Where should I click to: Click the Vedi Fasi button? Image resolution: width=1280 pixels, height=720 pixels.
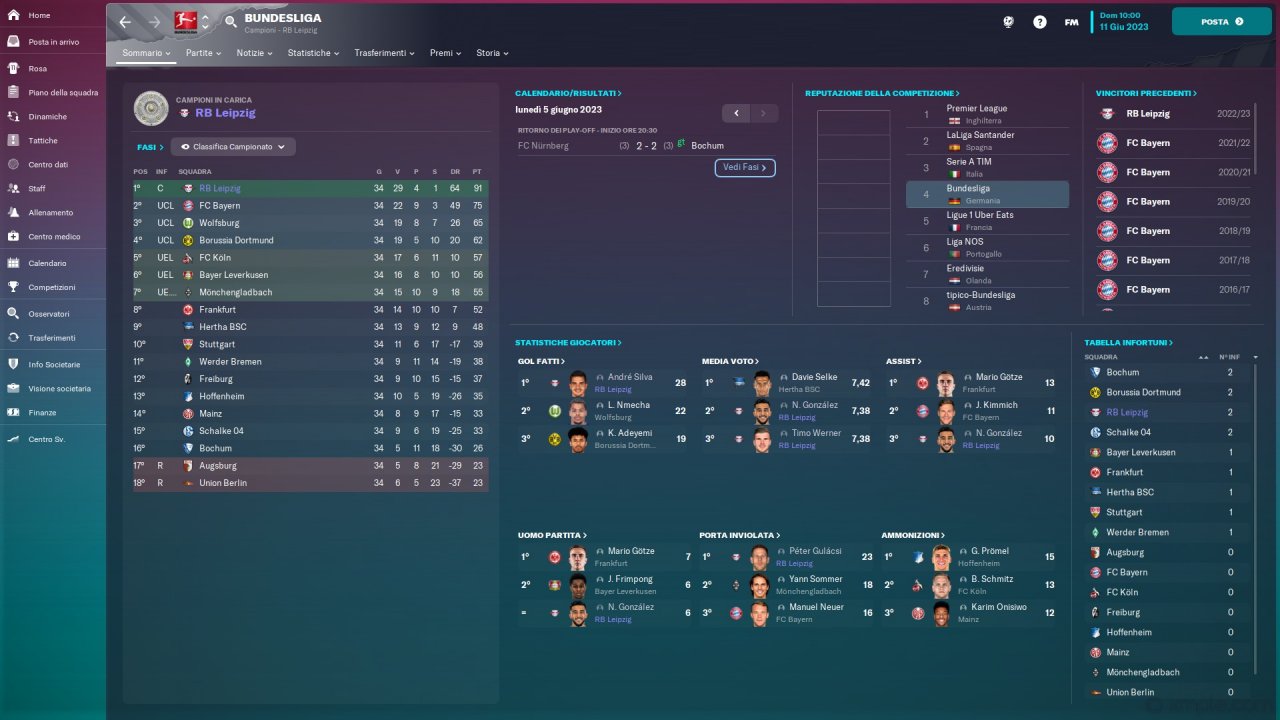(x=745, y=168)
